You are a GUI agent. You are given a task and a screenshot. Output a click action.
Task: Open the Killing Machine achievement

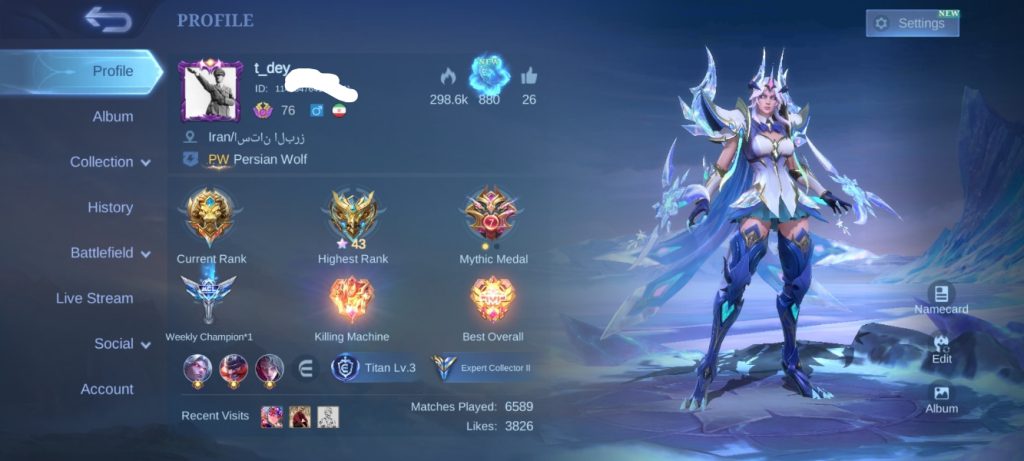tap(352, 300)
